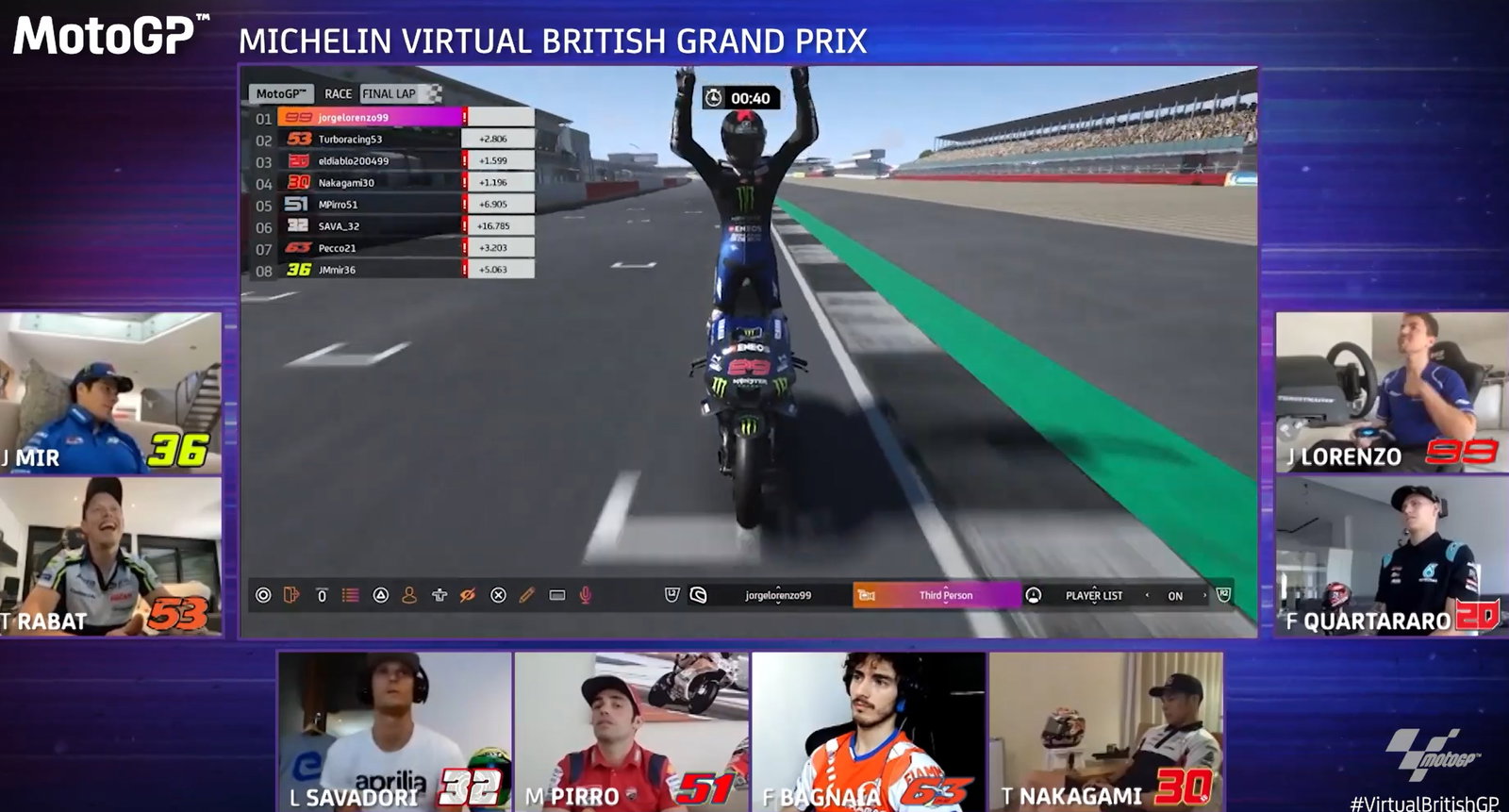Click the white helmet icon
Viewport: 1509px width, 812px height.
[698, 595]
